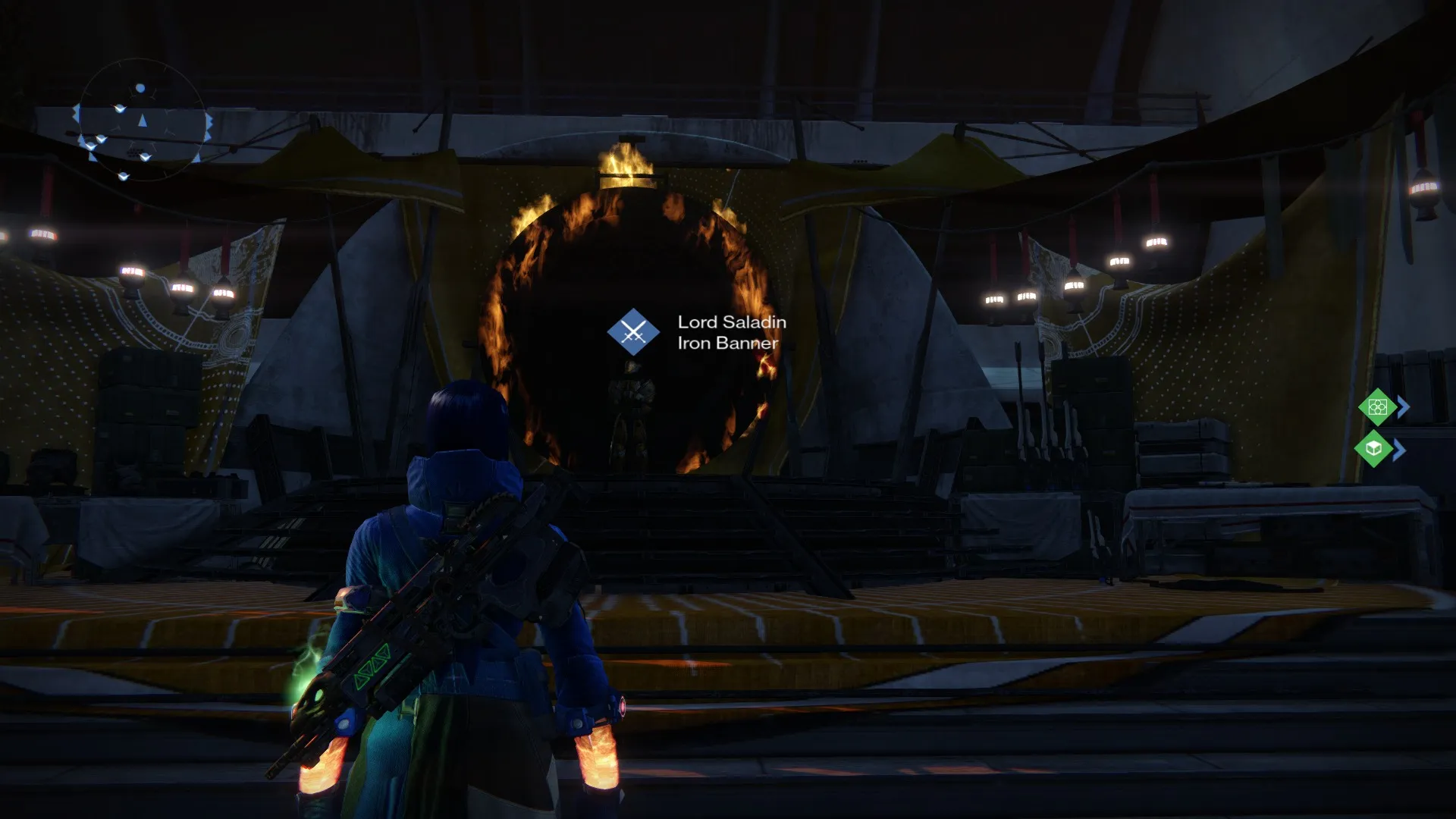Screen dimensions: 1456x819
Task: Select the green cube waypoint icon
Action: (1373, 449)
